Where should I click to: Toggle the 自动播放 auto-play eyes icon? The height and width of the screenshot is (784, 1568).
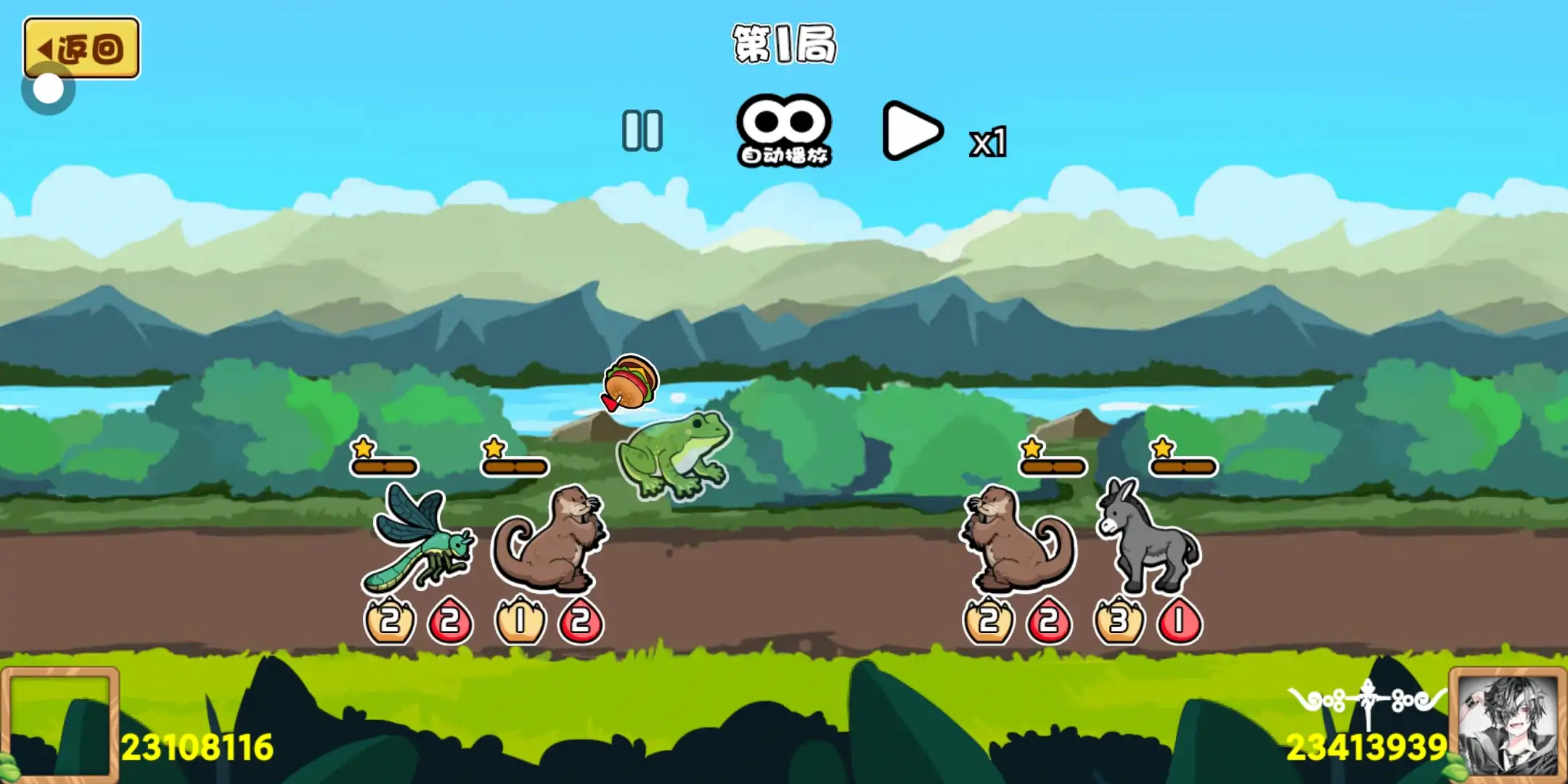click(784, 131)
